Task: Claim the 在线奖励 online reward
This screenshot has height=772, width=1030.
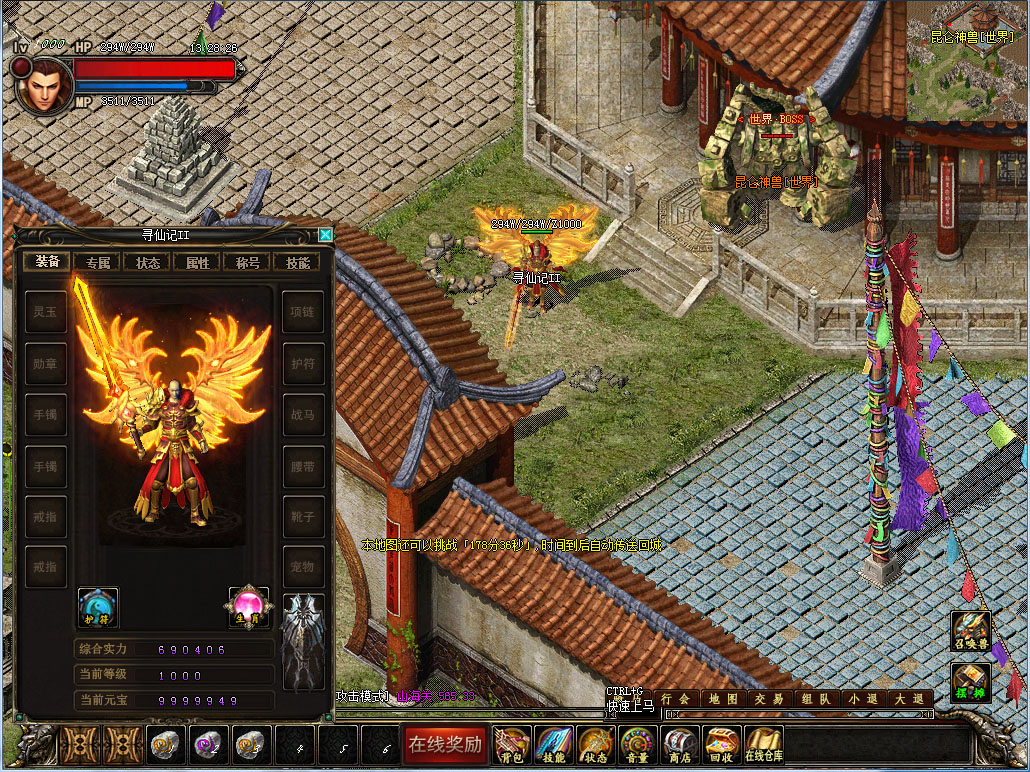Action: pos(445,744)
